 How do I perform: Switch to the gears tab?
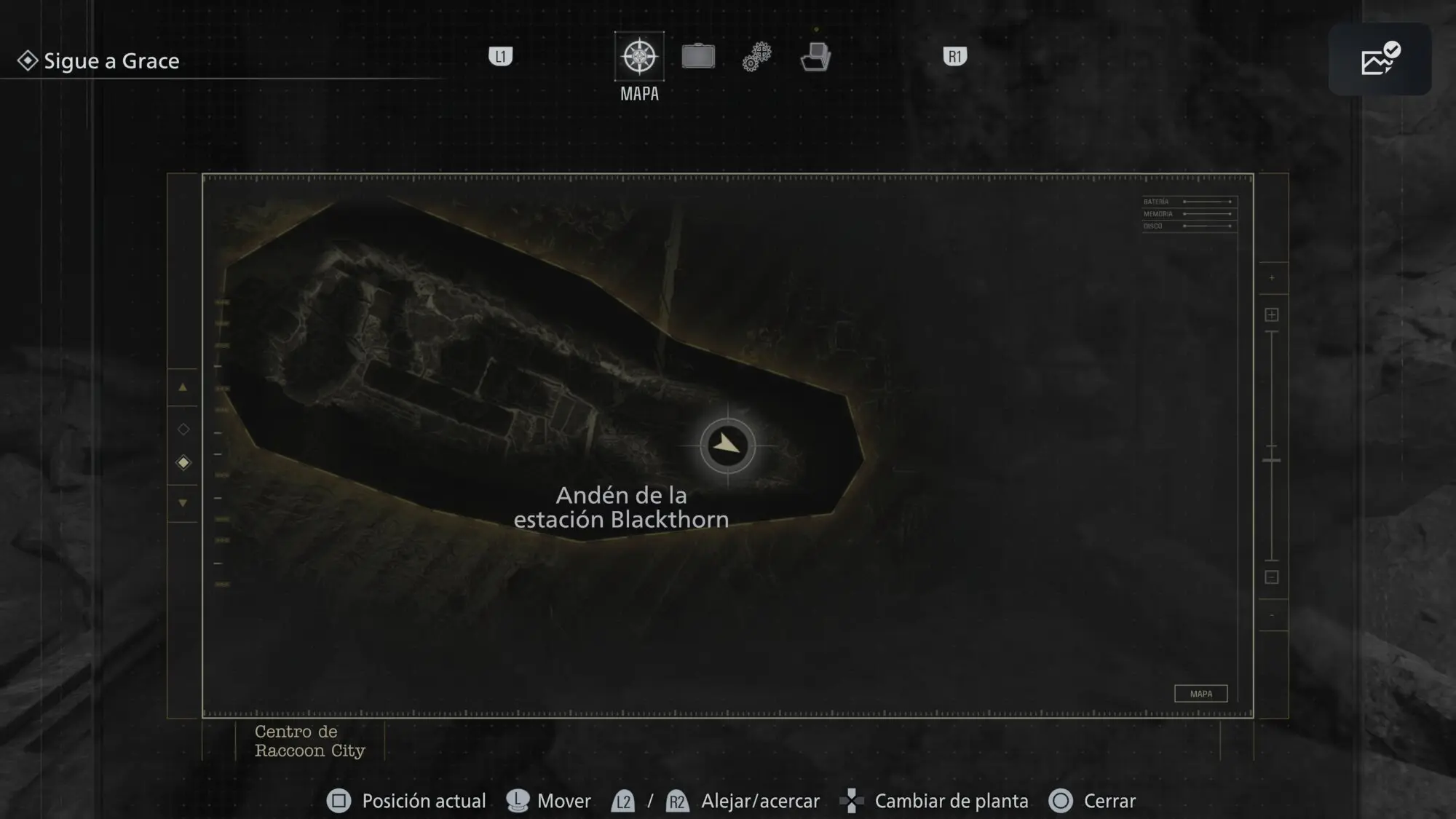(757, 57)
